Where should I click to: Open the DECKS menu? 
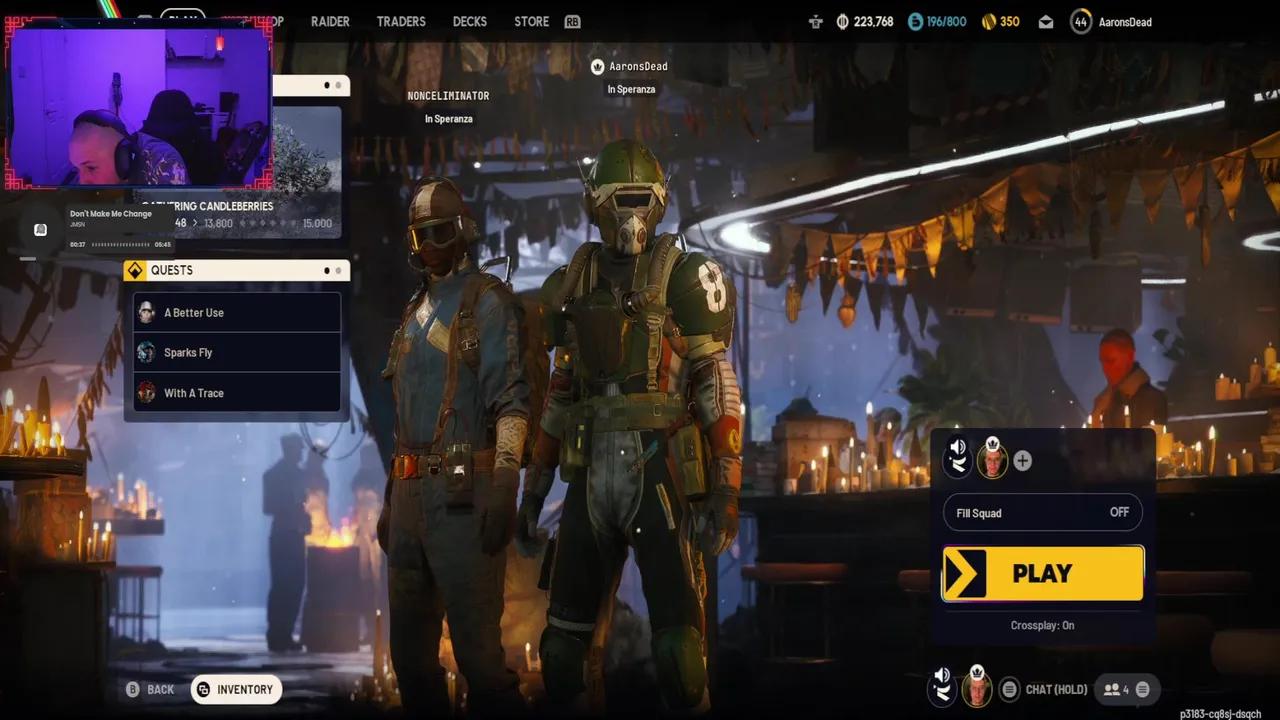click(x=469, y=21)
